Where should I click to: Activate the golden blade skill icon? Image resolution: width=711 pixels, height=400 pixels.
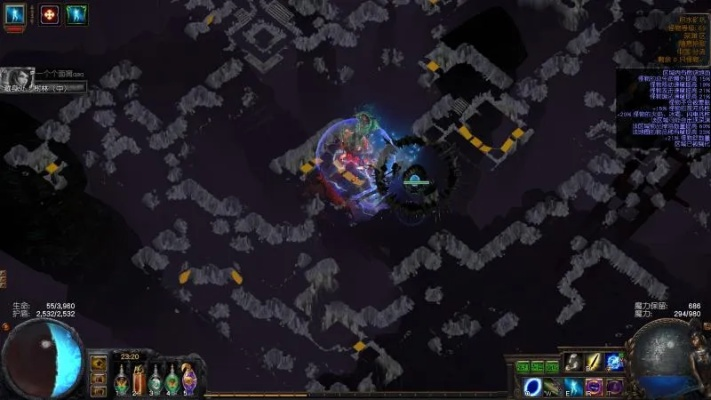(x=594, y=361)
